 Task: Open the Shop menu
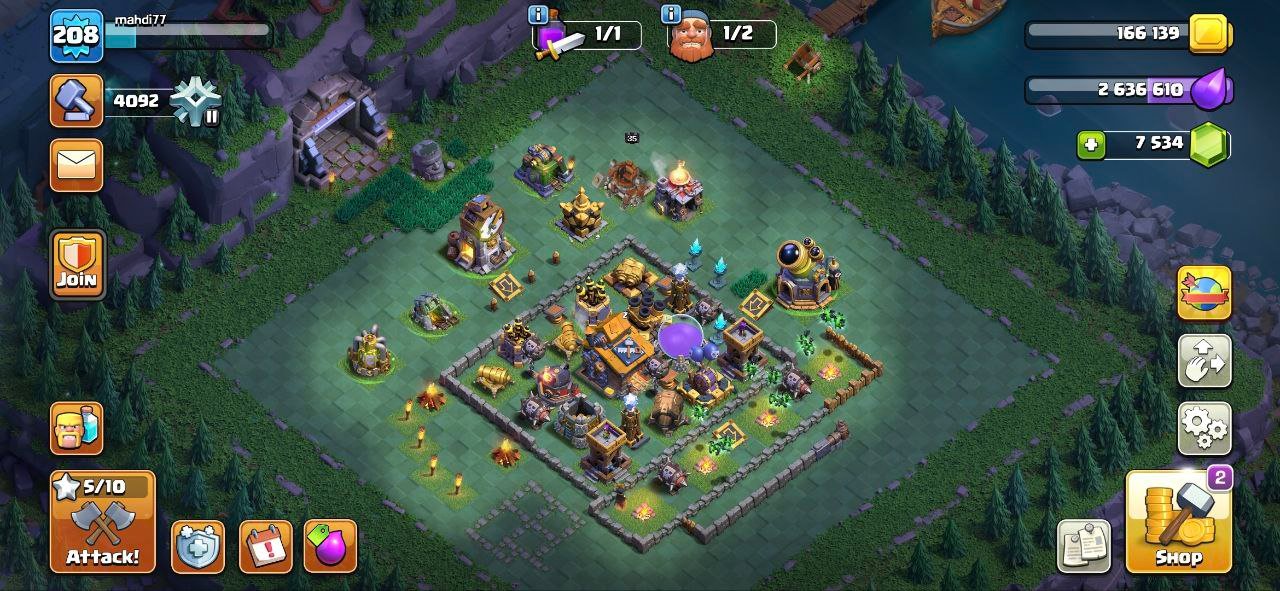pyautogui.click(x=1178, y=522)
